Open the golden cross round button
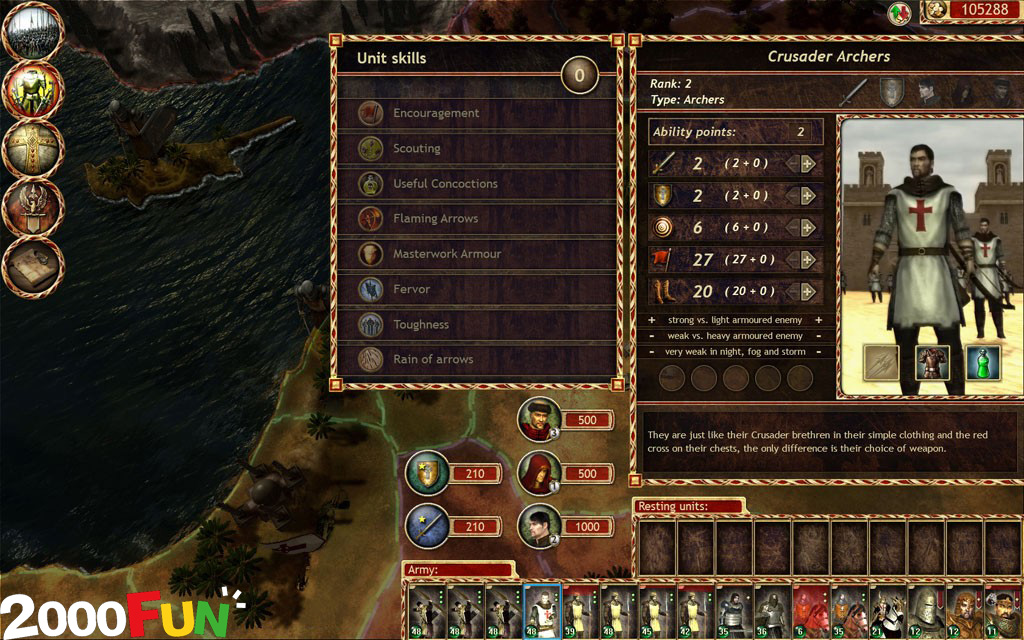The width and height of the screenshot is (1024, 640). point(34,149)
